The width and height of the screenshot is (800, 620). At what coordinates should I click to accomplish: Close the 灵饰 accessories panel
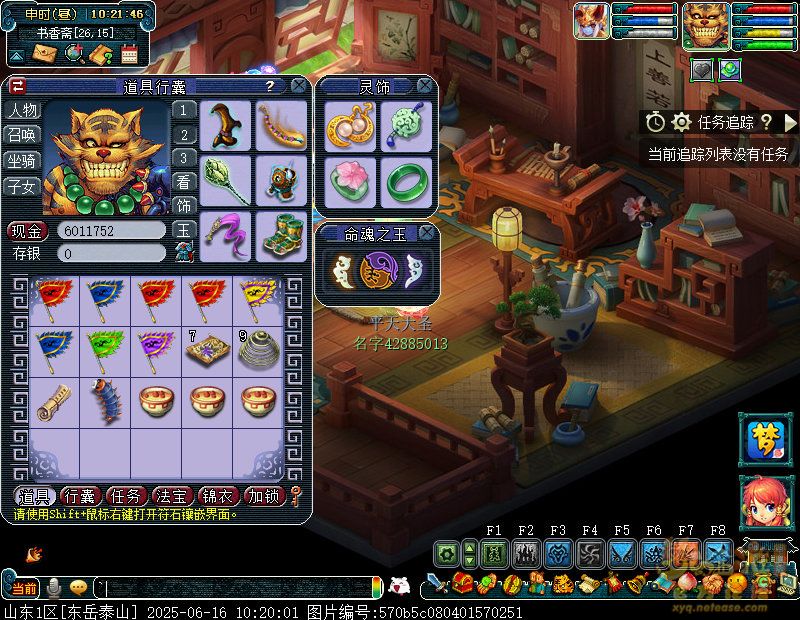pyautogui.click(x=425, y=86)
